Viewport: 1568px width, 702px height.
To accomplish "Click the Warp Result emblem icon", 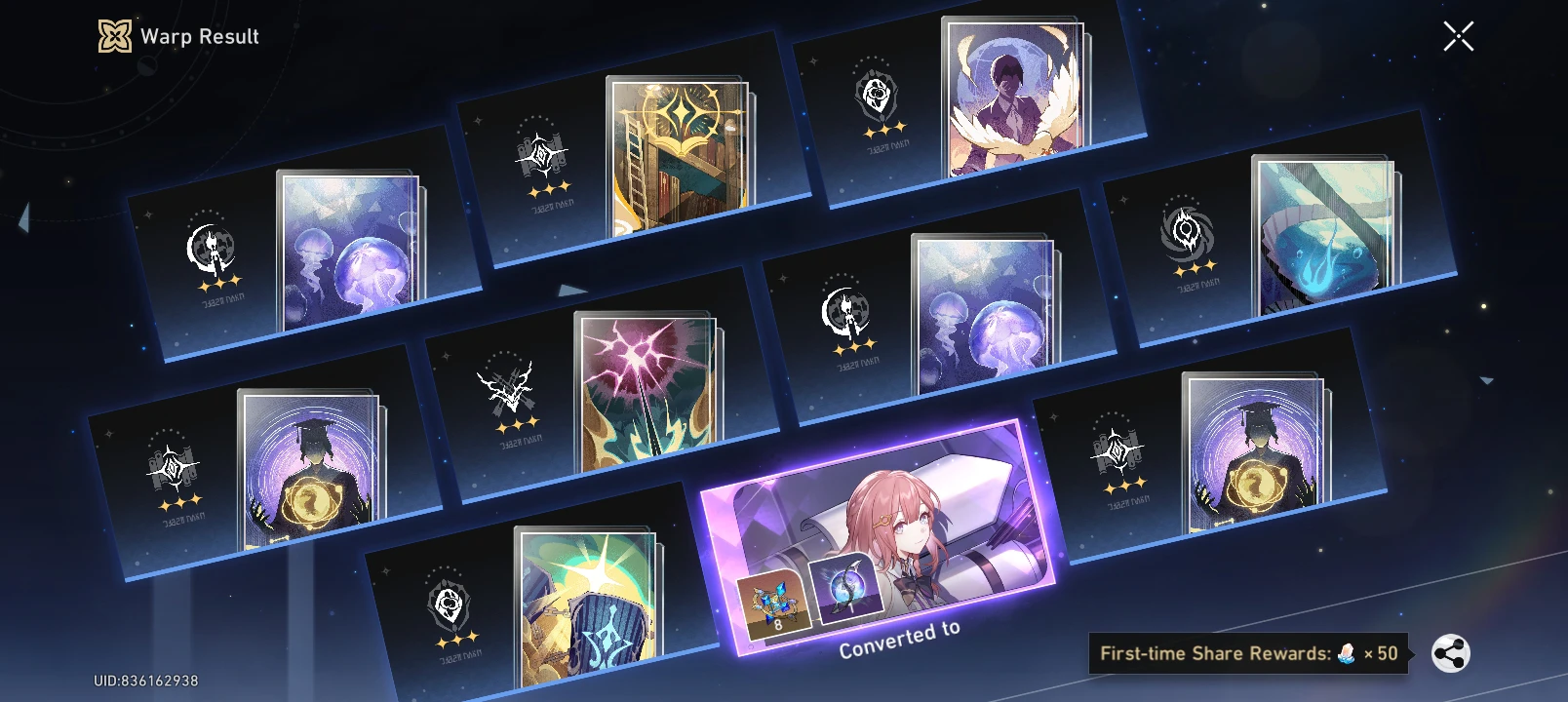I will 114,37.
